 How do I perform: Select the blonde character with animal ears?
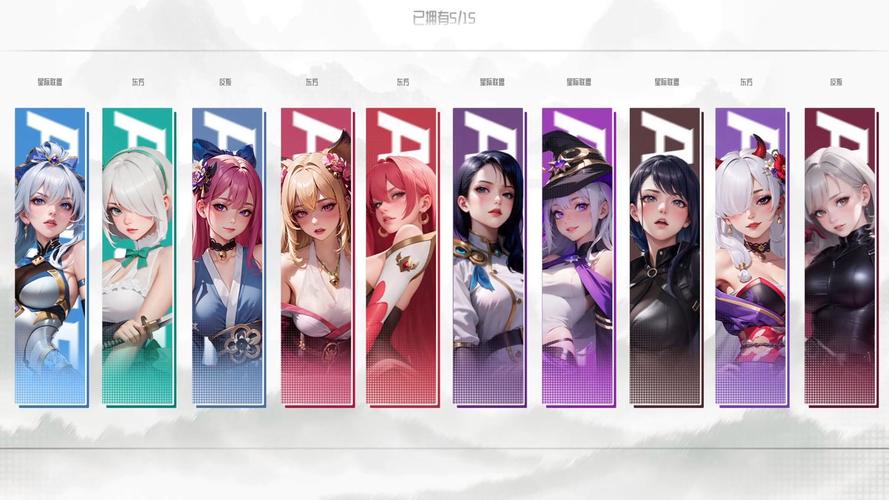(315, 255)
